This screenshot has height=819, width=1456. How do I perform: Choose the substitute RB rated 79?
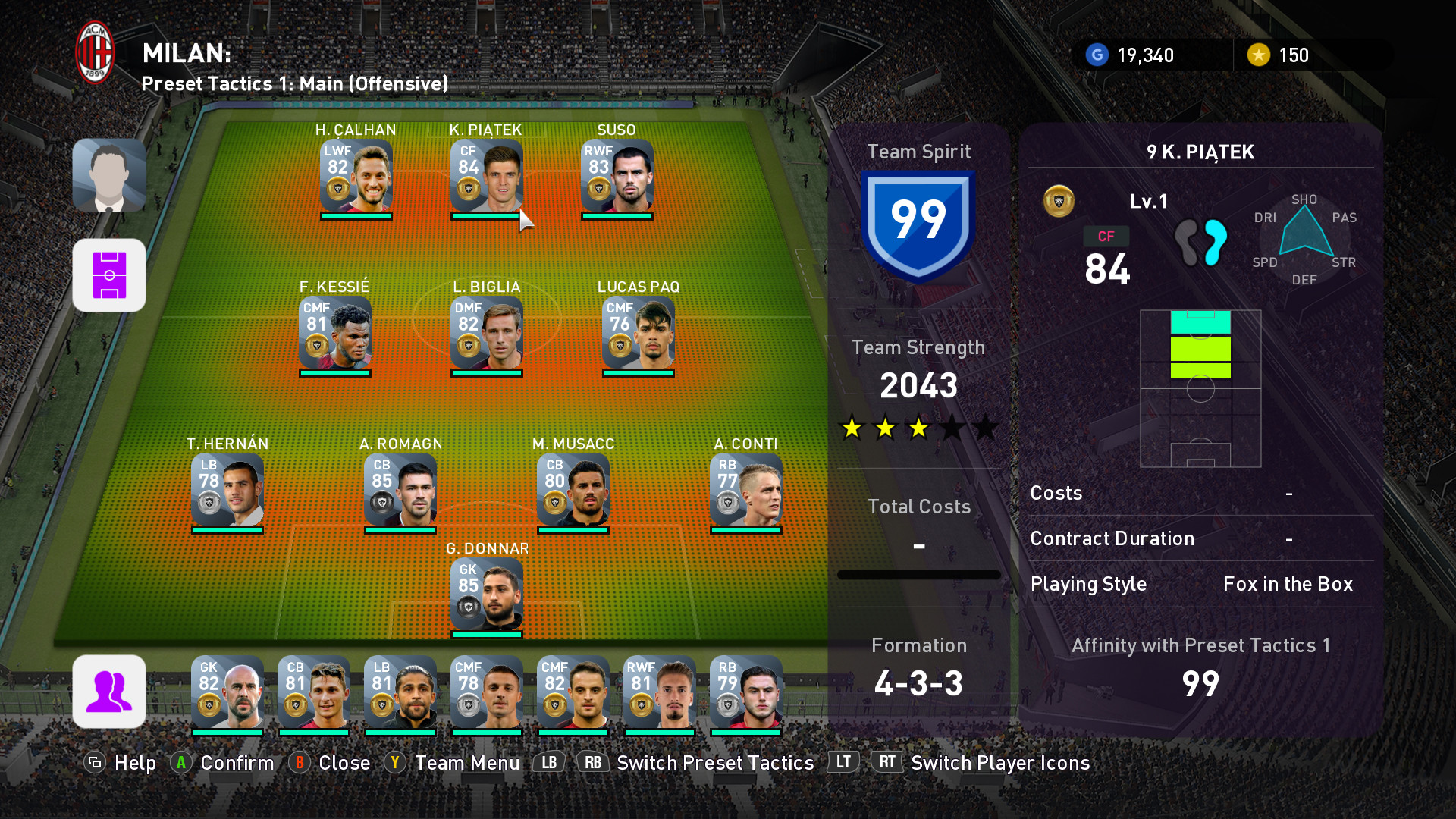point(745,692)
